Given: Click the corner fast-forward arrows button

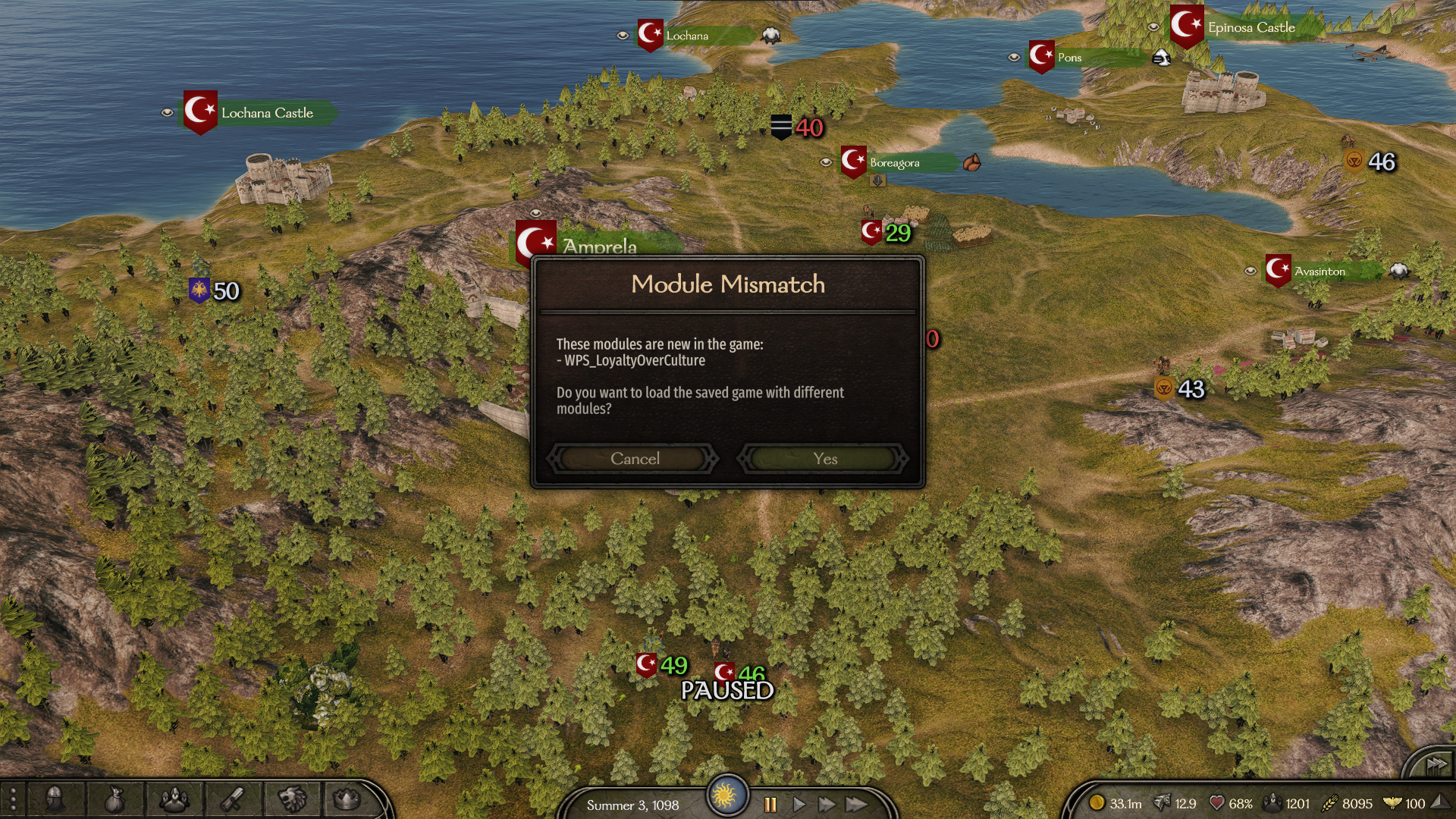Looking at the screenshot, I should [1436, 764].
